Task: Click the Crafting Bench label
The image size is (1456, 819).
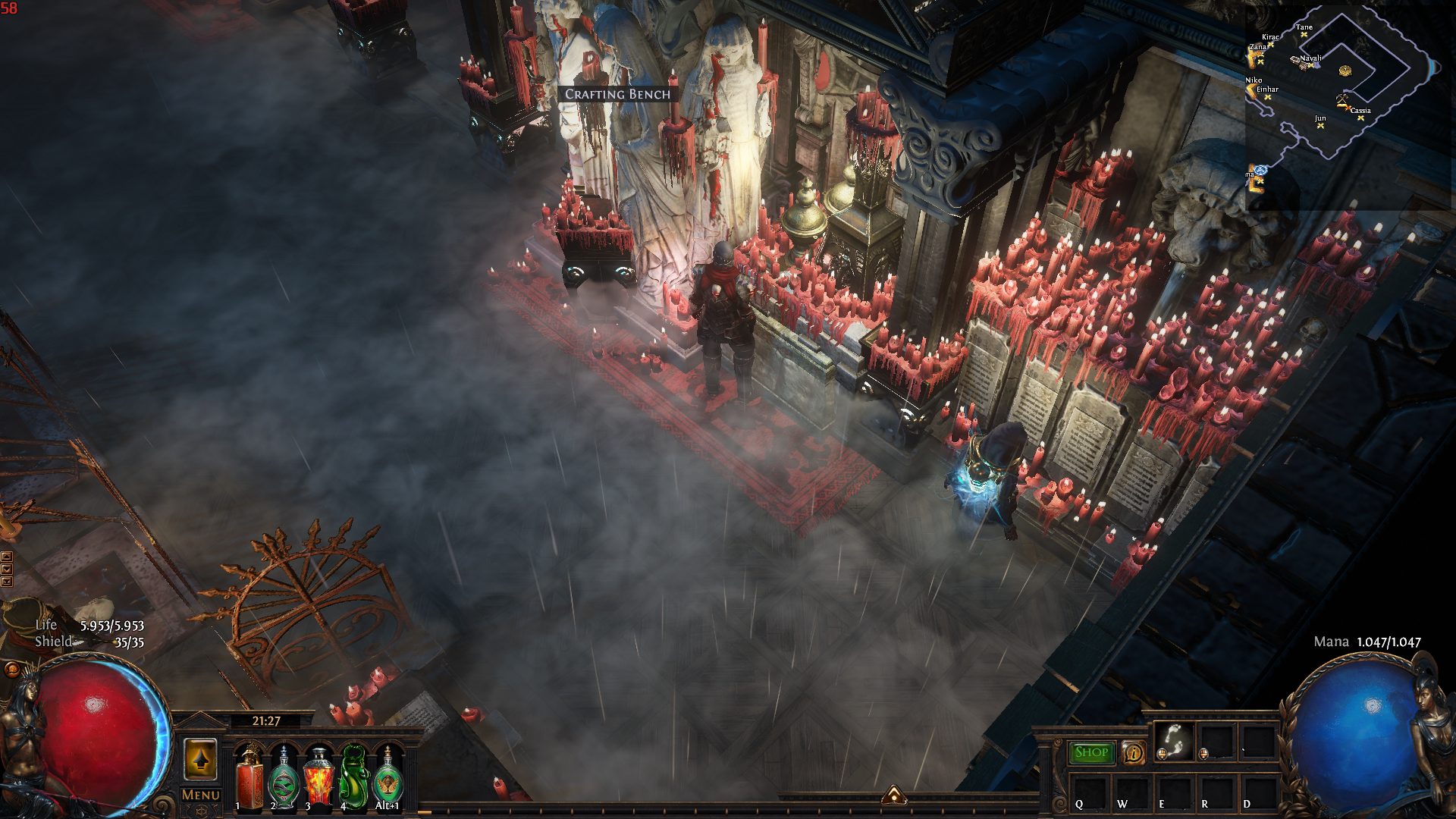Action: [617, 94]
